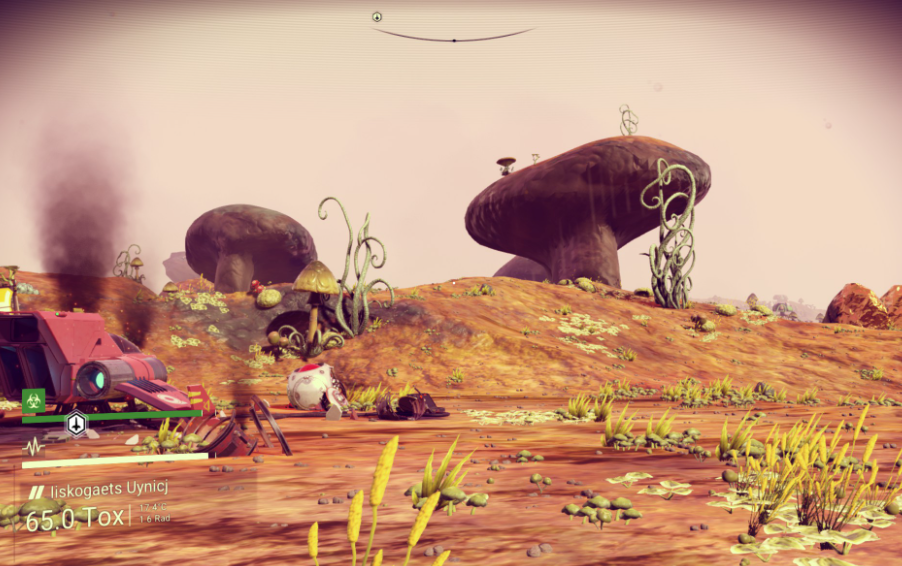This screenshot has width=902, height=566.
Task: Click the ship marker on the compass
Action: [x=377, y=17]
